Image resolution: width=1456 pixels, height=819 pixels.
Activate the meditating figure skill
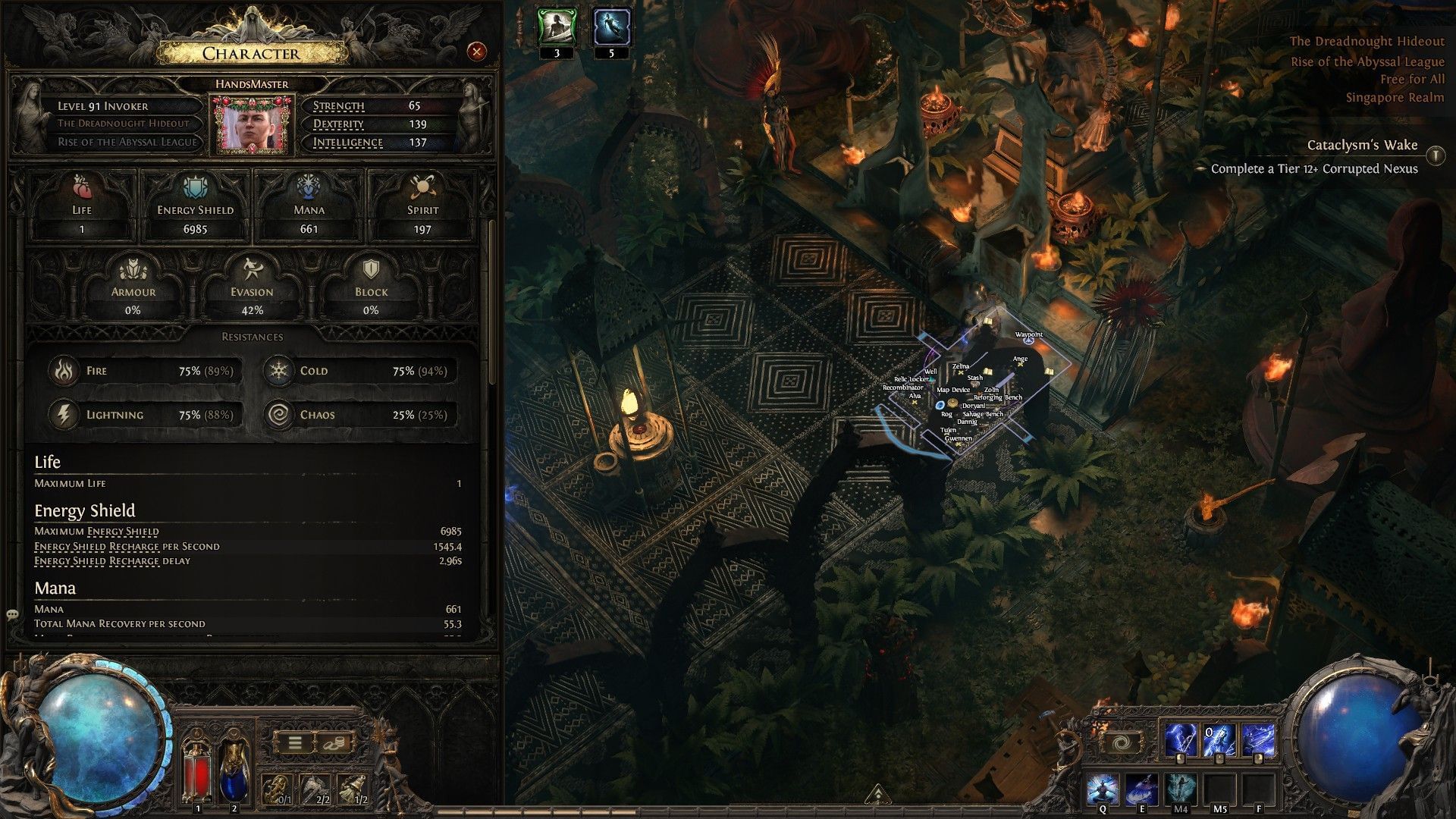click(1102, 789)
